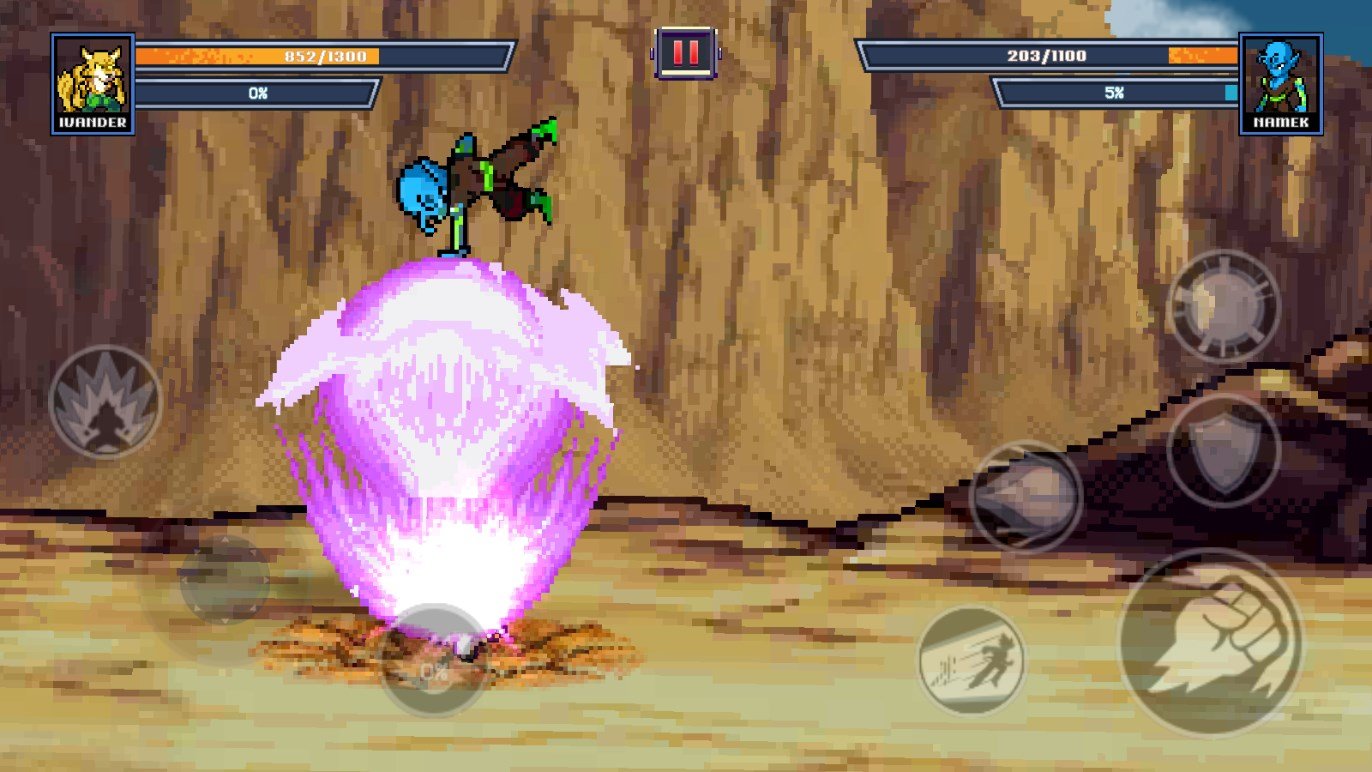The width and height of the screenshot is (1372, 772).
Task: Activate the power-up transformation aura button
Action: pyautogui.click(x=105, y=402)
